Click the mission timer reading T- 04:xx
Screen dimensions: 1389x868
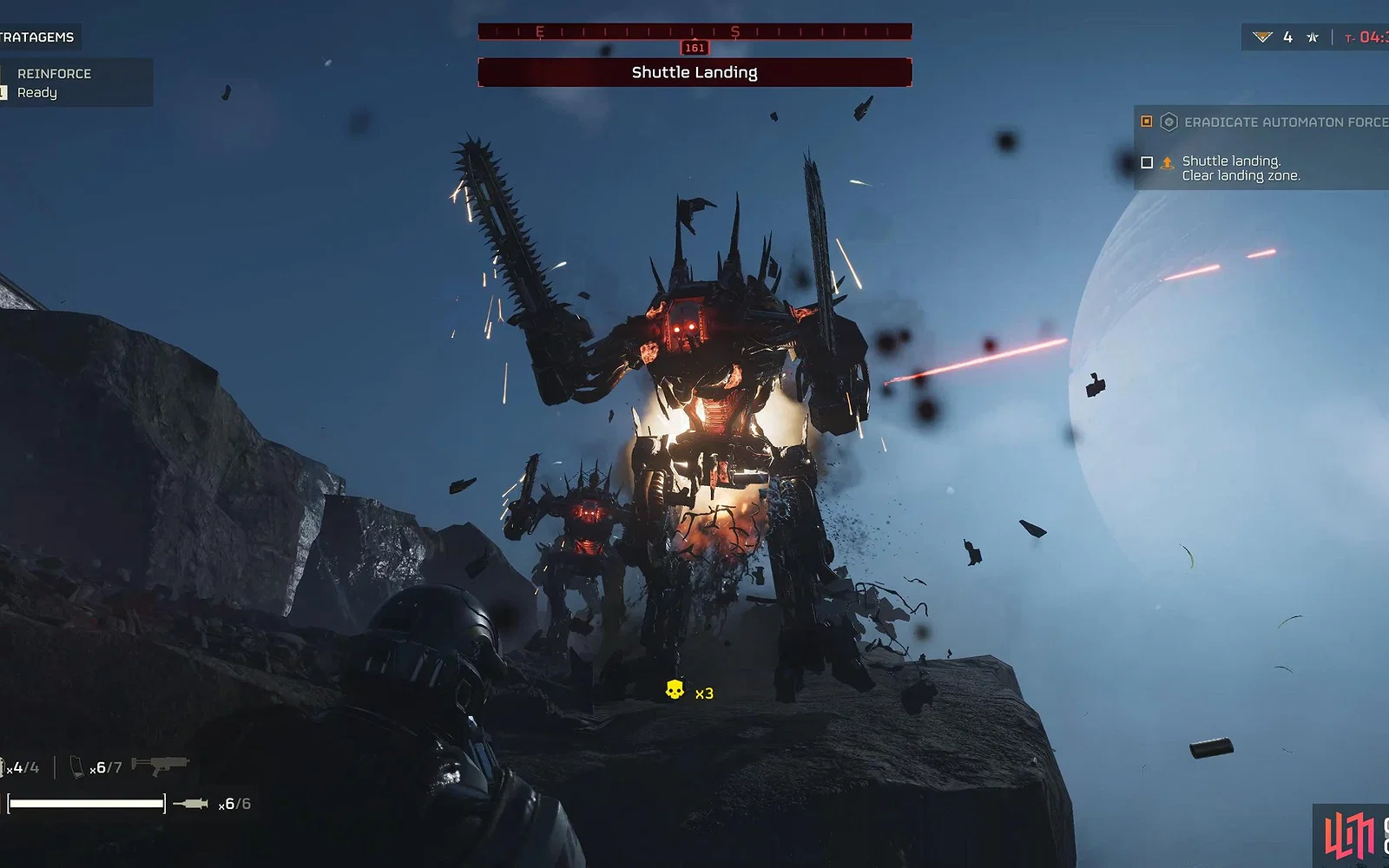pyautogui.click(x=1367, y=37)
